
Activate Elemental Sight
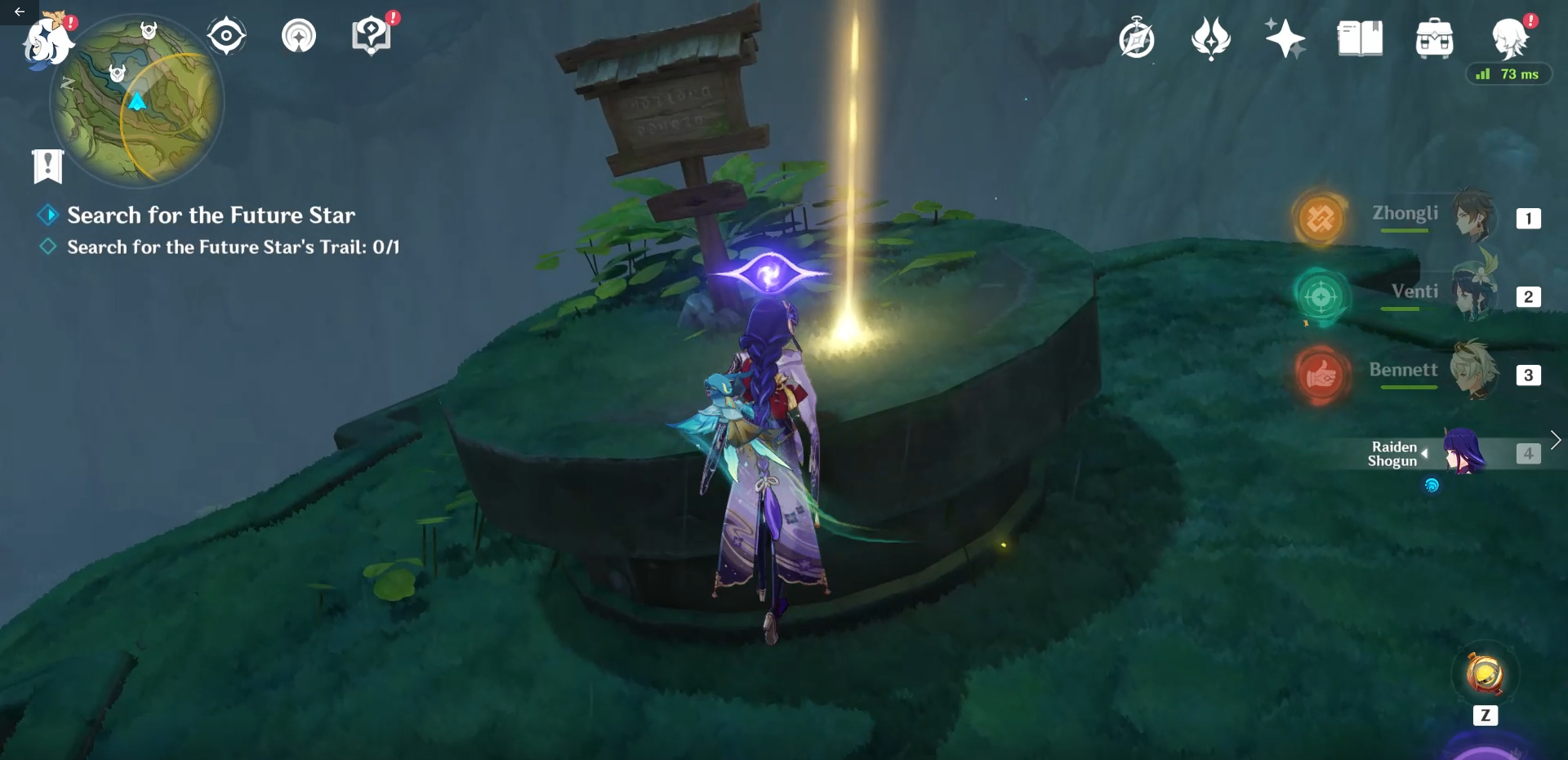[x=225, y=34]
